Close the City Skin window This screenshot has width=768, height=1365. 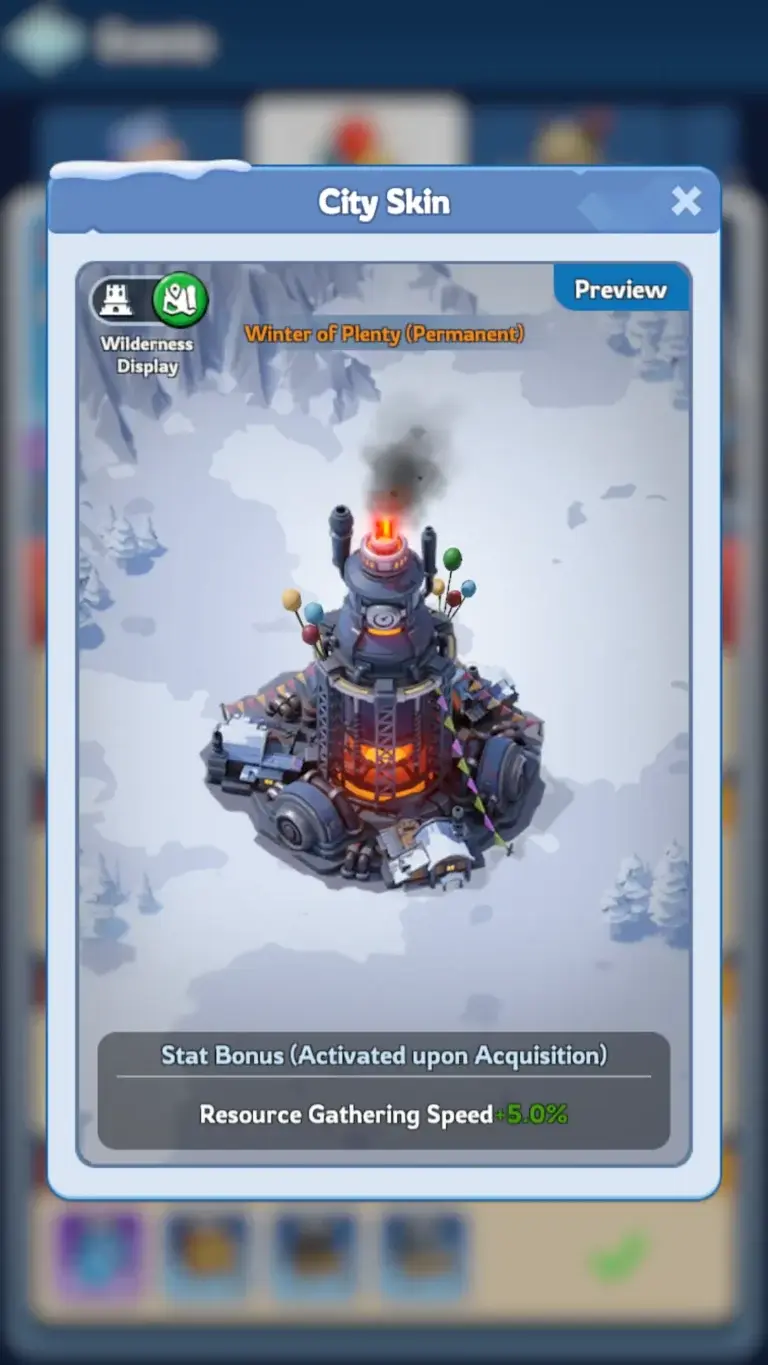(x=686, y=202)
